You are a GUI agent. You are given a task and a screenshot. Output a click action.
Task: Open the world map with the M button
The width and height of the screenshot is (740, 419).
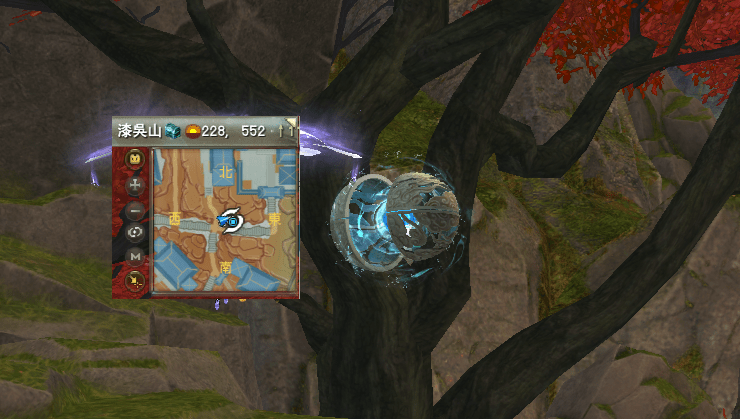(135, 257)
